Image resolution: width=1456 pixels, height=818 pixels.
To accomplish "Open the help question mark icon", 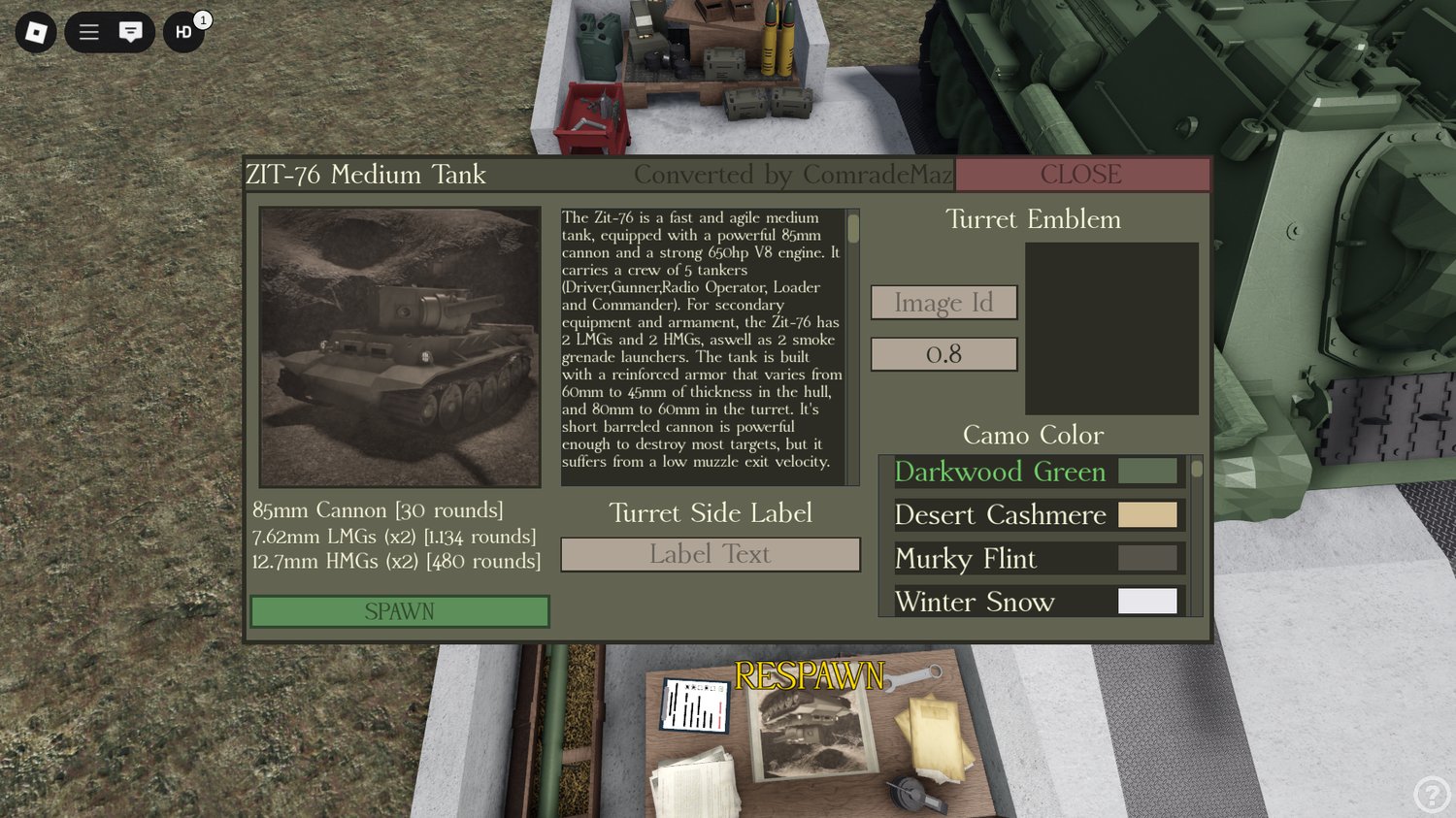I will 1431,796.
